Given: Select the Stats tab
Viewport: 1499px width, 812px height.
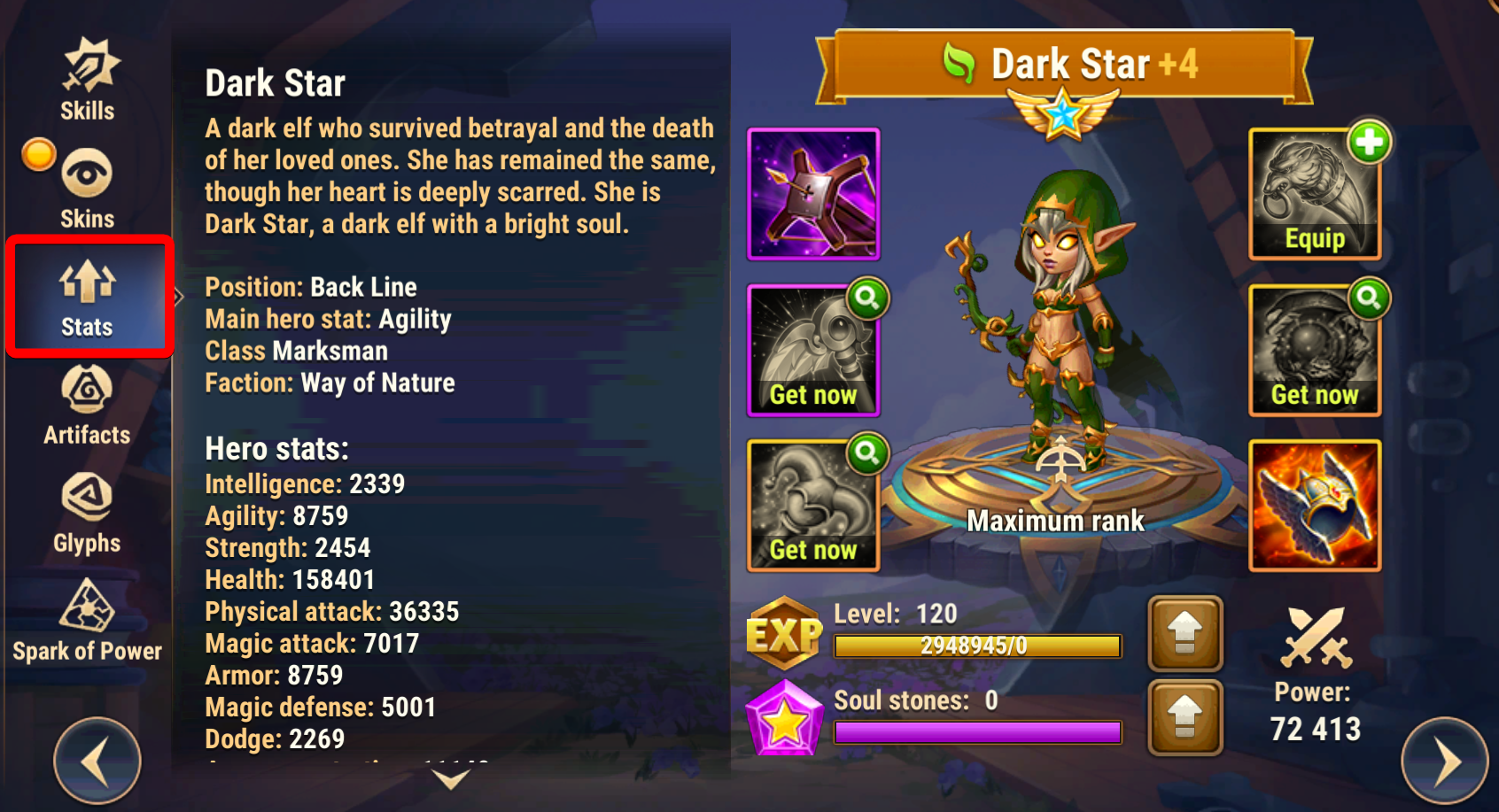Looking at the screenshot, I should 88,297.
